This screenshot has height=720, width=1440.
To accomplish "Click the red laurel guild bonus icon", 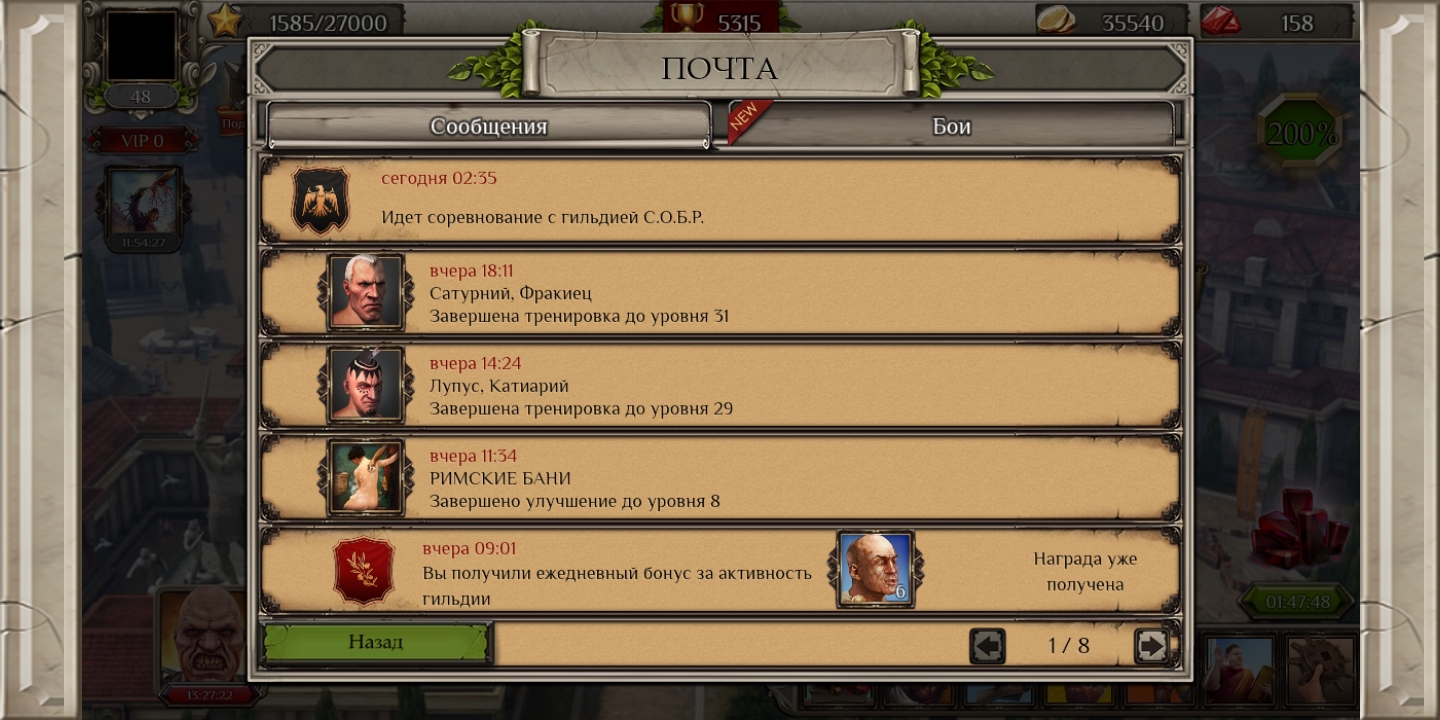I will point(363,570).
